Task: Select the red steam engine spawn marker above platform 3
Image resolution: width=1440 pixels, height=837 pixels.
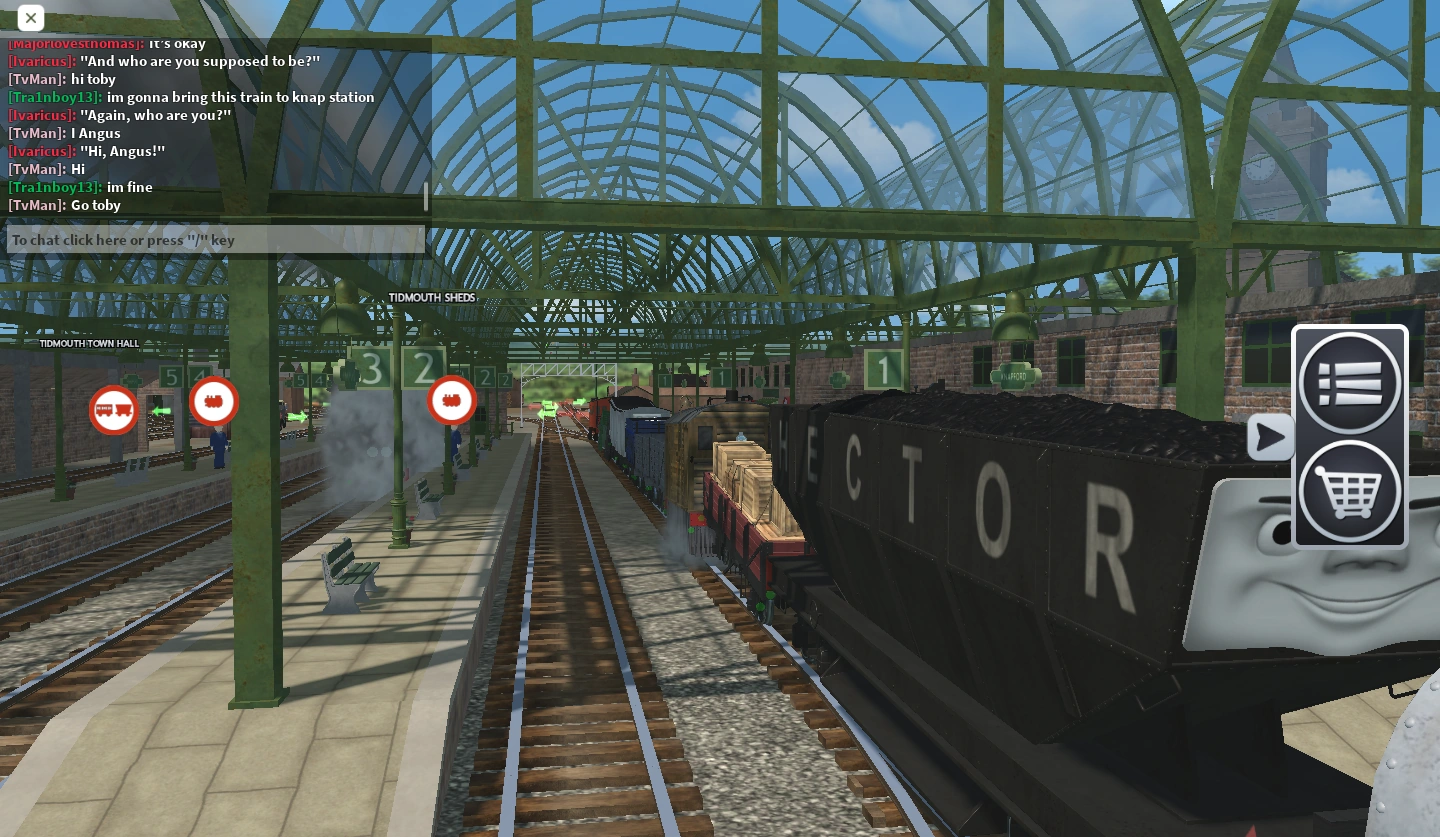Action: [x=214, y=401]
